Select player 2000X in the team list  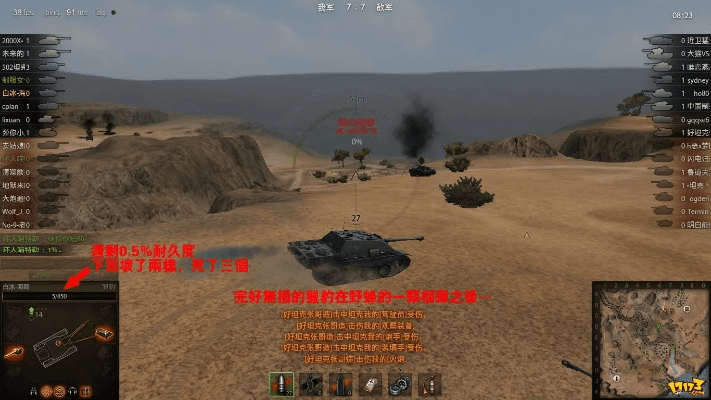14,39
